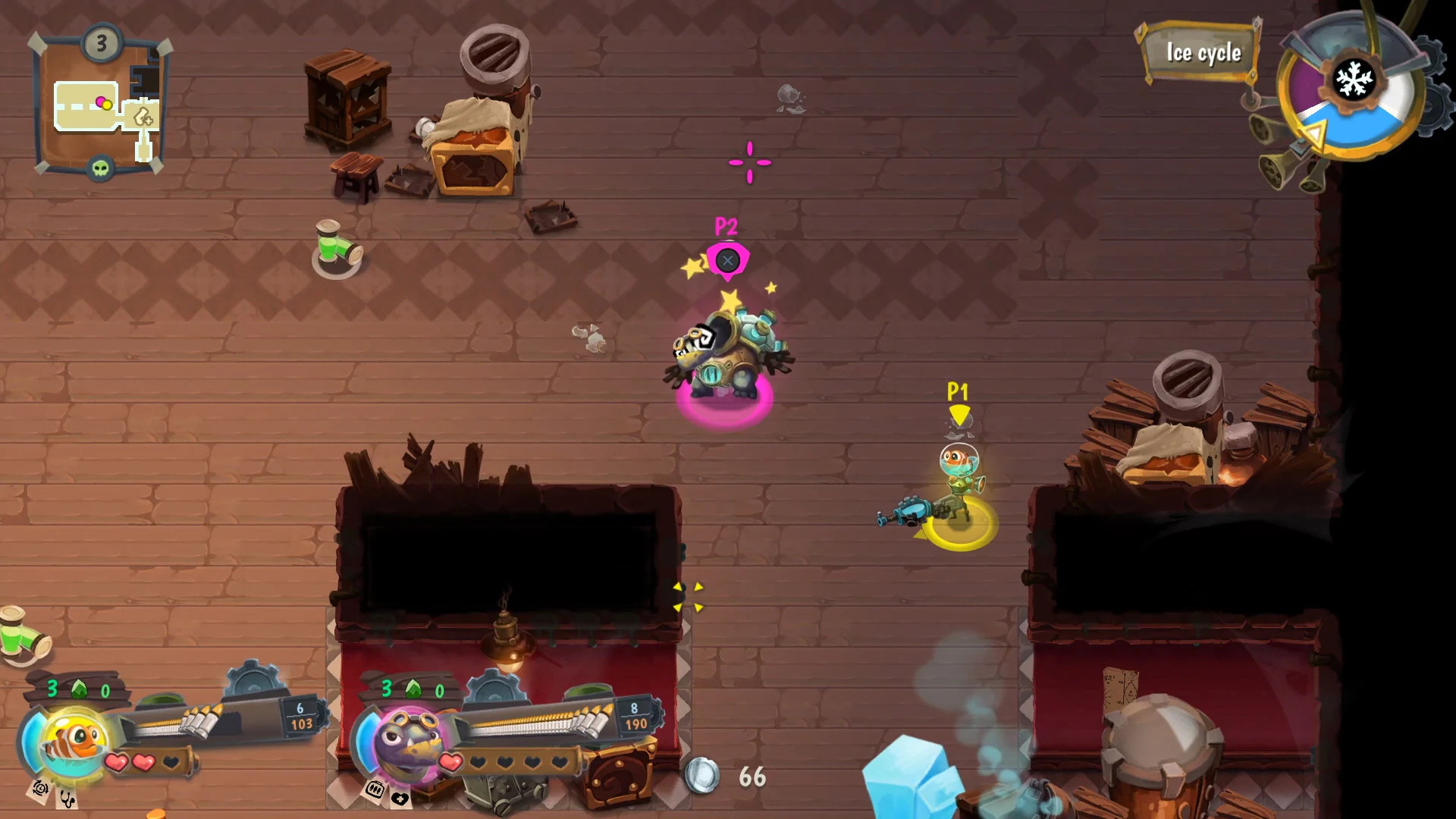1456x819 pixels.
Task: Click the green skull badge on the minimap
Action: [x=99, y=168]
